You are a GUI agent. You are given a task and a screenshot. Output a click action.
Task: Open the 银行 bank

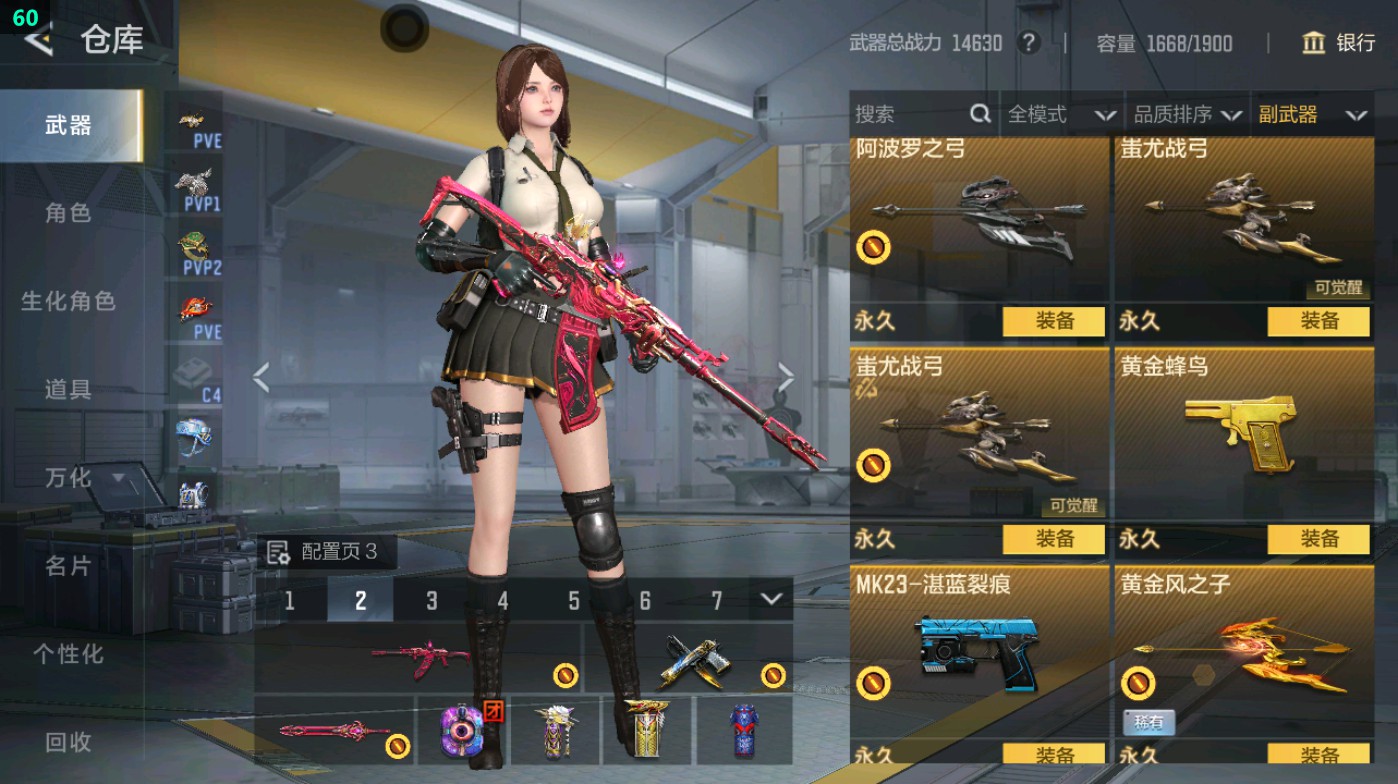pyautogui.click(x=1339, y=43)
